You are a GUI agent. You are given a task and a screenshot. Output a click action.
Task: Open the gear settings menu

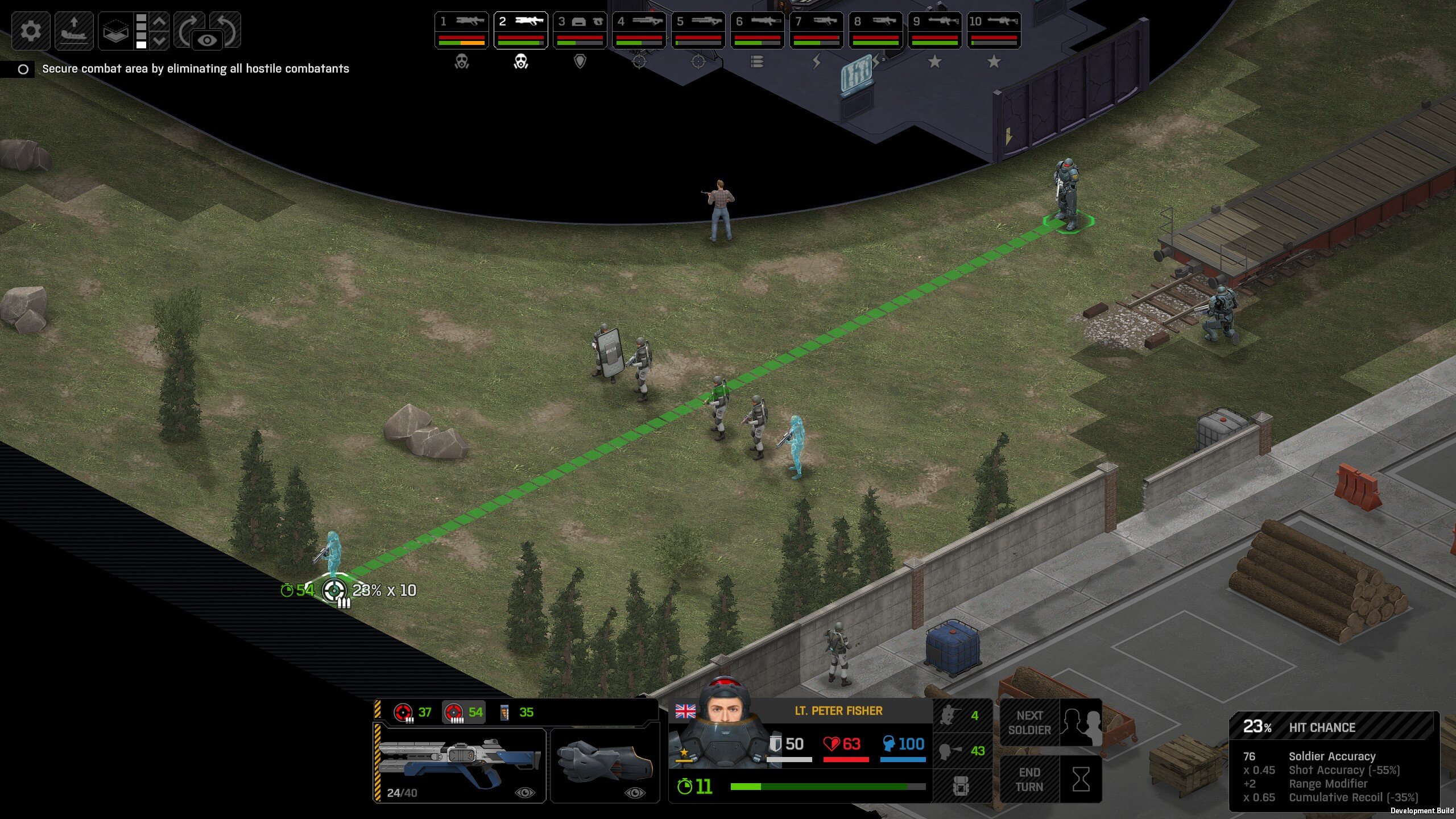coord(31,30)
